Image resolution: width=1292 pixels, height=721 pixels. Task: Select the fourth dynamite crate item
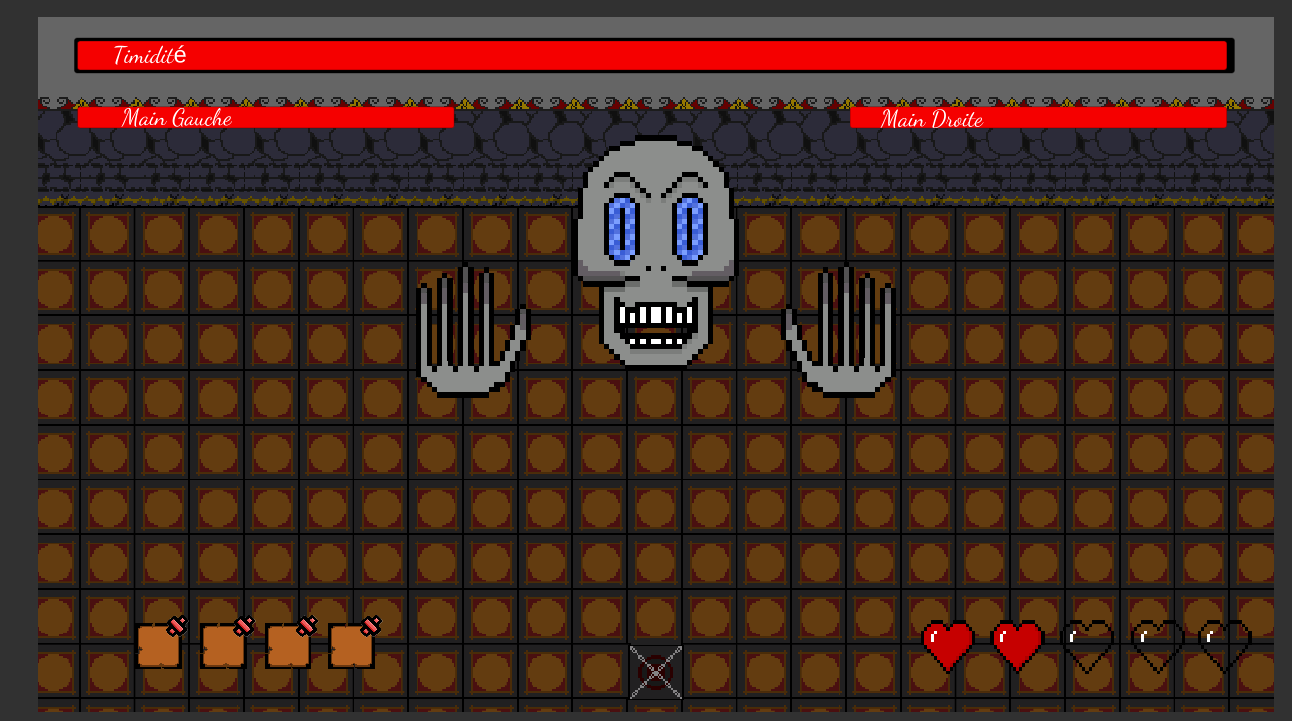point(350,645)
